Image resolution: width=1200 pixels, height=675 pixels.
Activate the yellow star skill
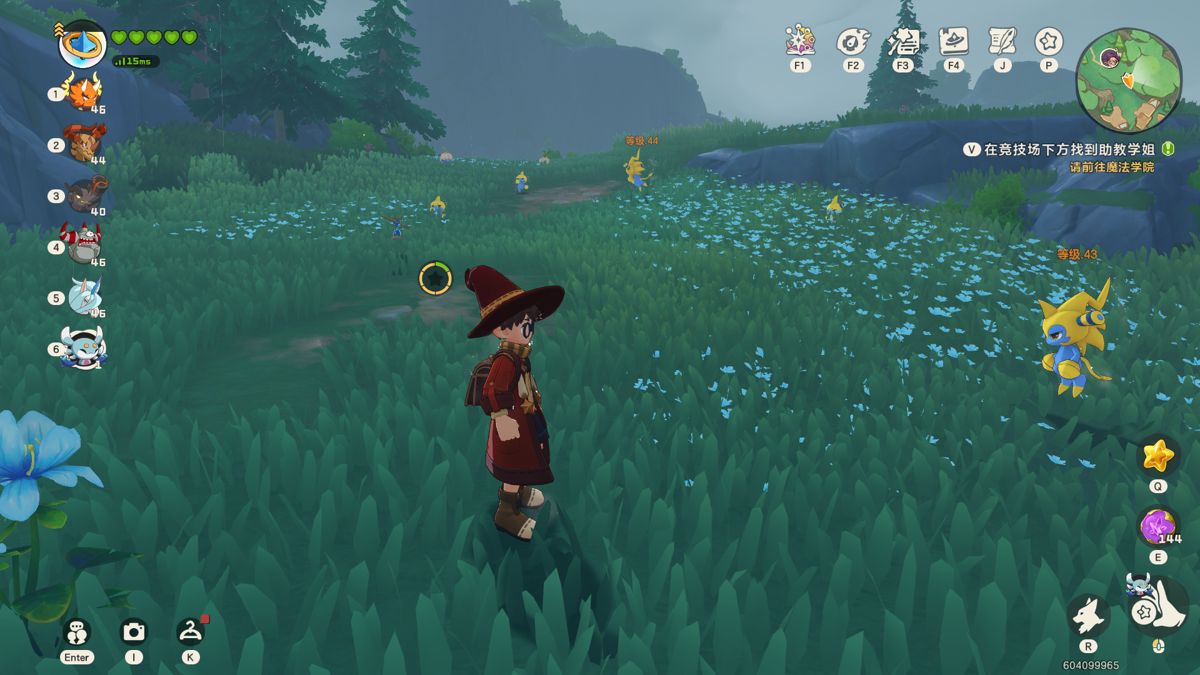pos(1157,456)
